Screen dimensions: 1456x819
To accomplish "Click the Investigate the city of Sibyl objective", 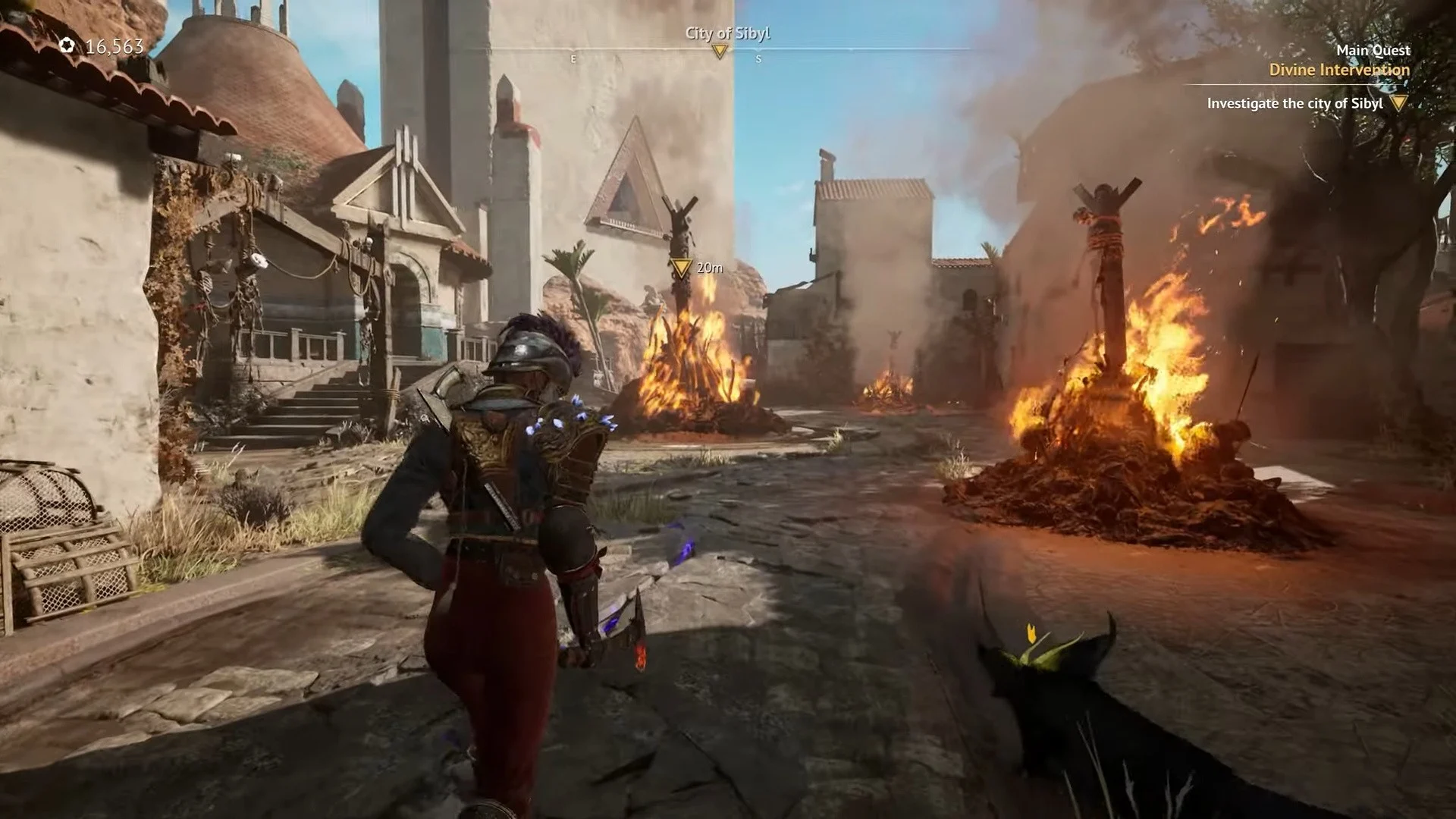I will pyautogui.click(x=1294, y=103).
